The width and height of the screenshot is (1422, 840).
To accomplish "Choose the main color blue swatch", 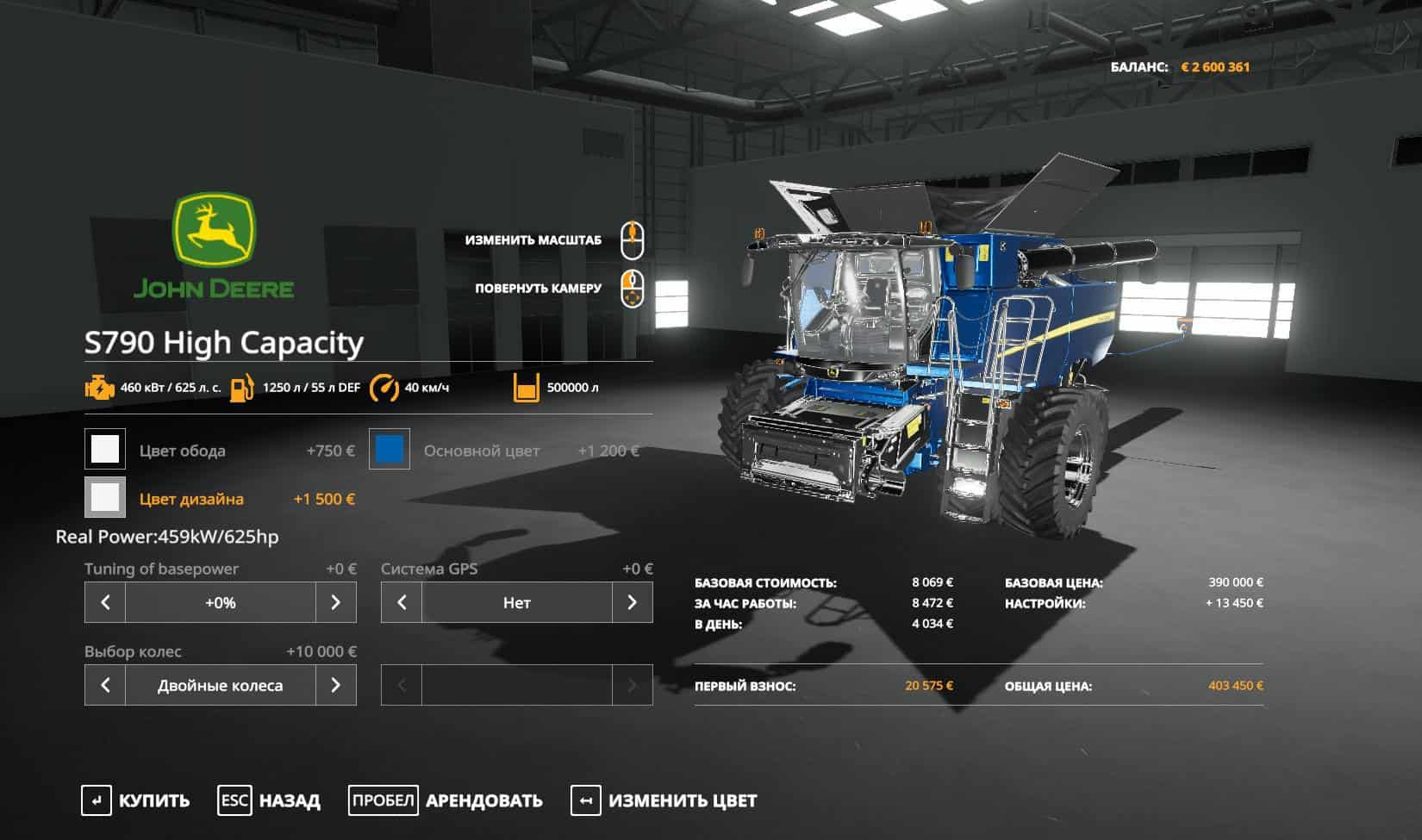I will (390, 450).
